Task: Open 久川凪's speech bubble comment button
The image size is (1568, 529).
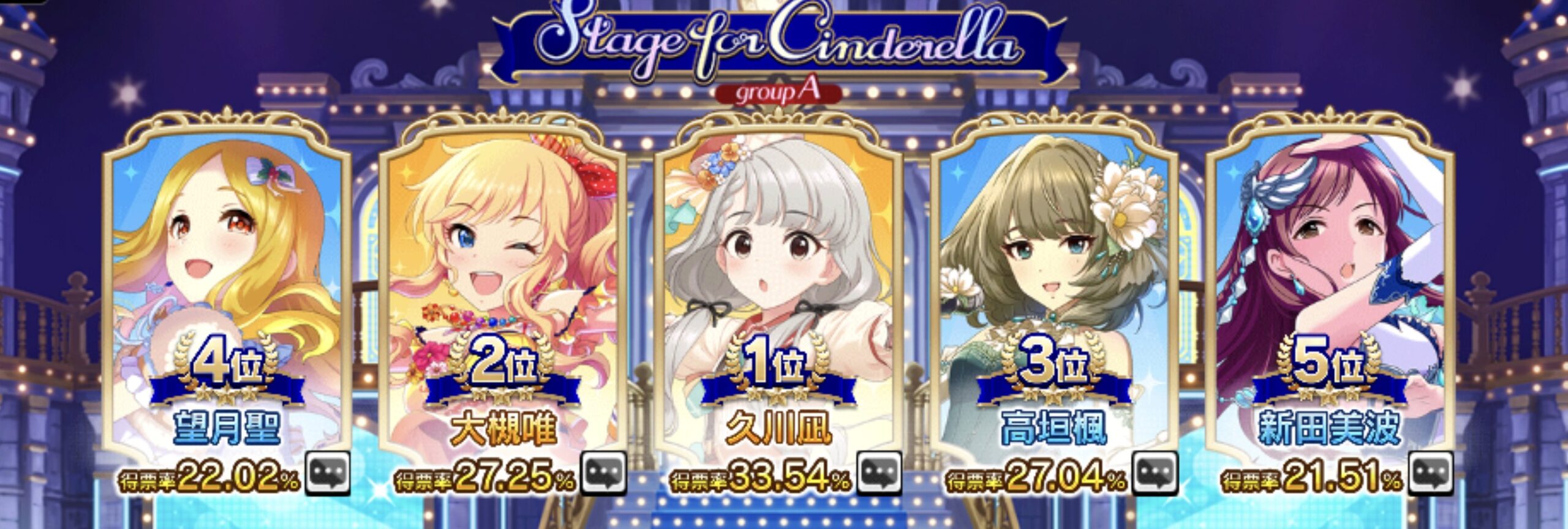Action: click(x=879, y=473)
